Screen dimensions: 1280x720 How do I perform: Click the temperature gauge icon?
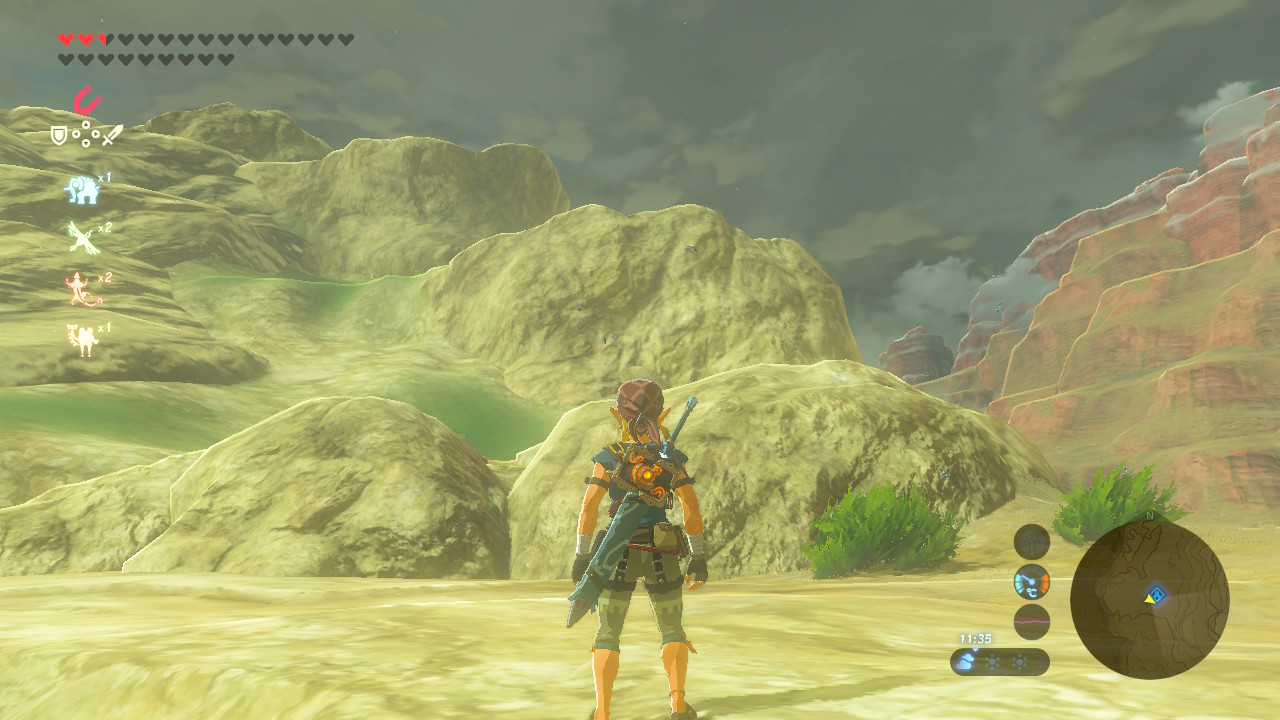click(1032, 582)
